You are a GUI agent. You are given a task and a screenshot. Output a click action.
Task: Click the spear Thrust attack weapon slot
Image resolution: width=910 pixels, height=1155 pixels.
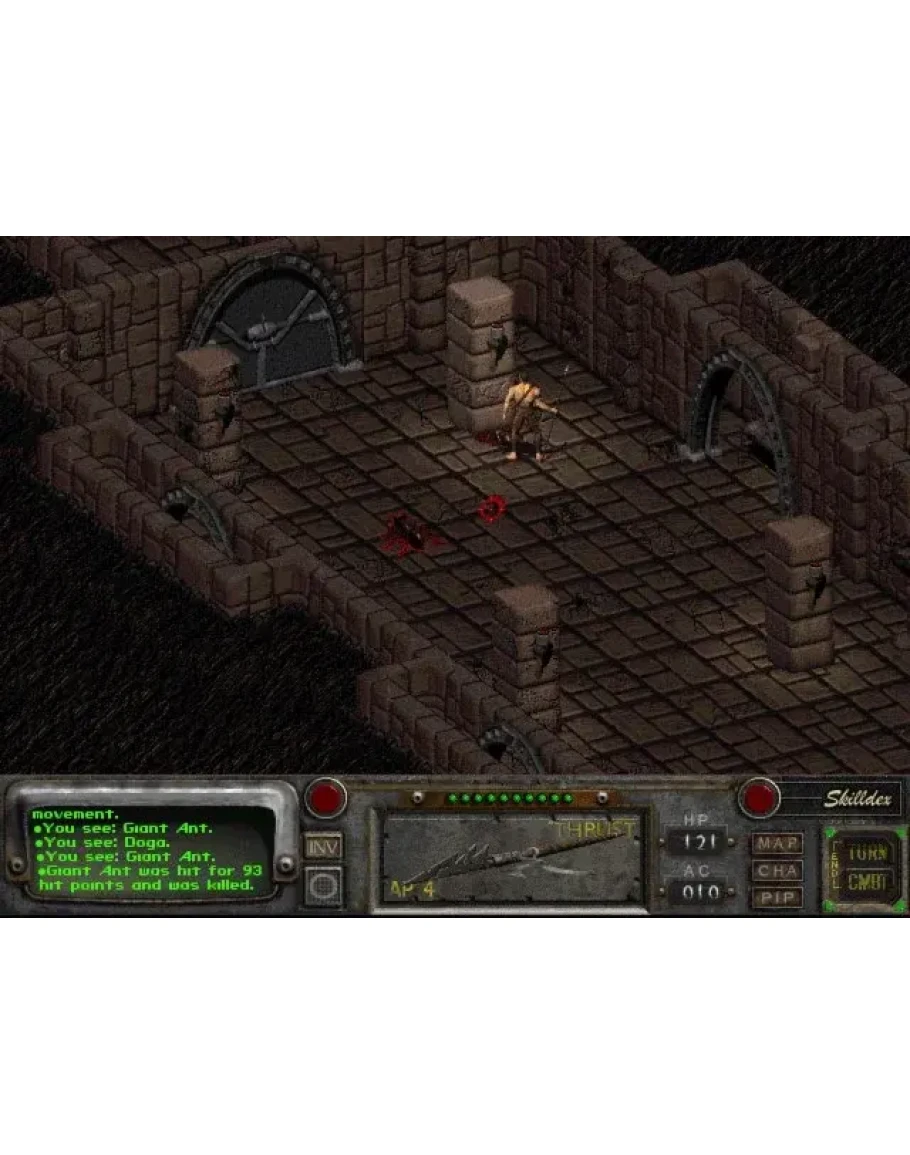click(510, 860)
